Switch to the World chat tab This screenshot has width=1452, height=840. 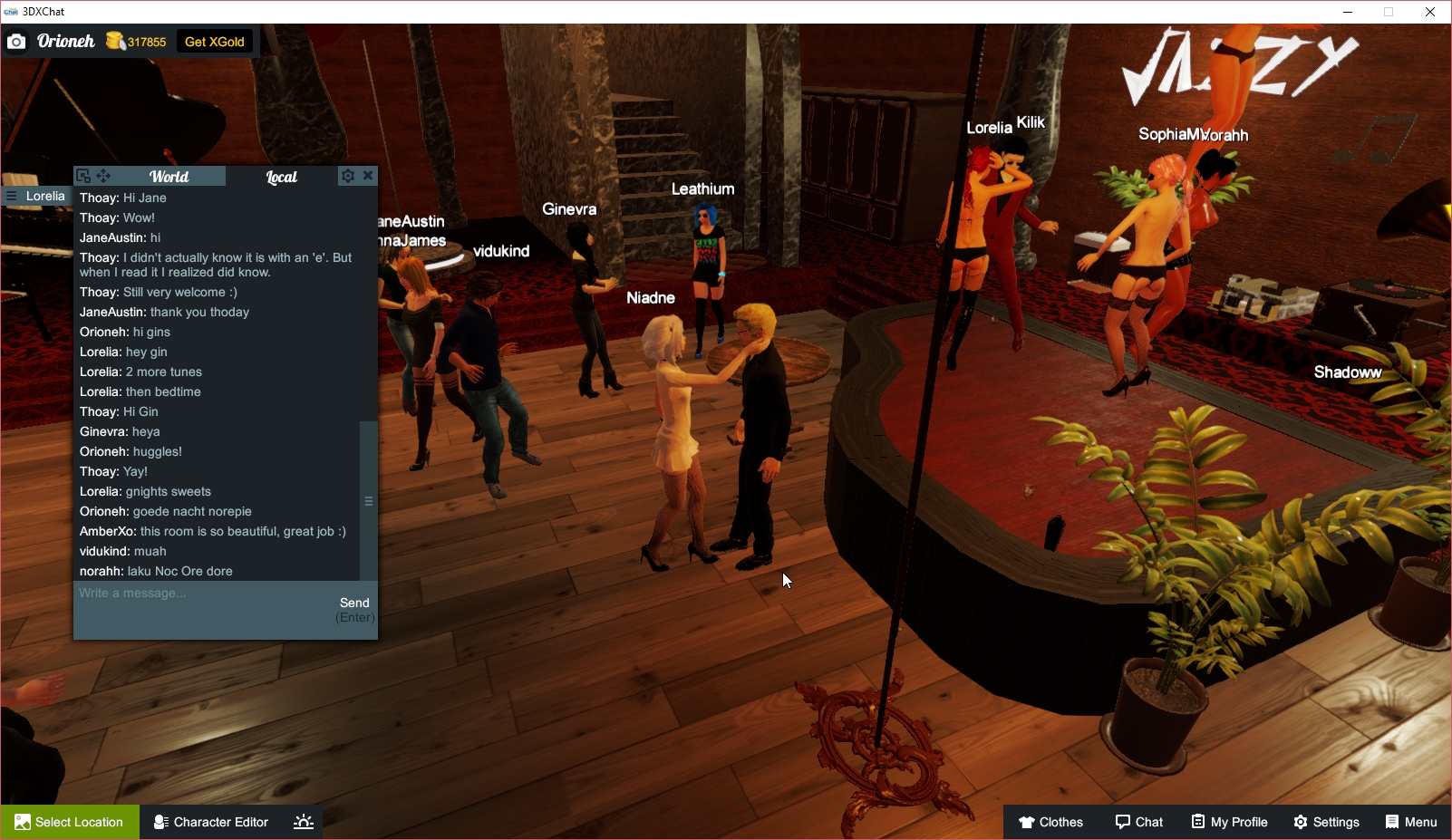click(x=169, y=177)
